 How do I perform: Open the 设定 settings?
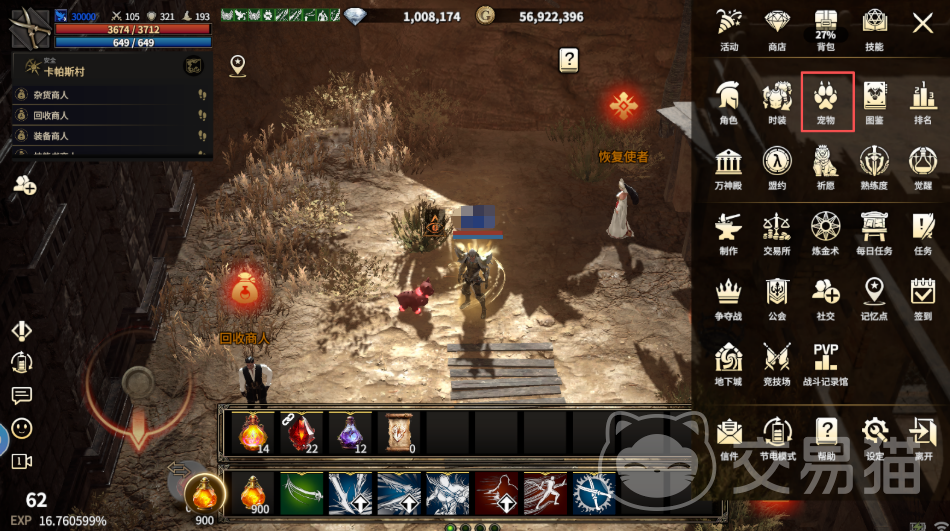(875, 438)
